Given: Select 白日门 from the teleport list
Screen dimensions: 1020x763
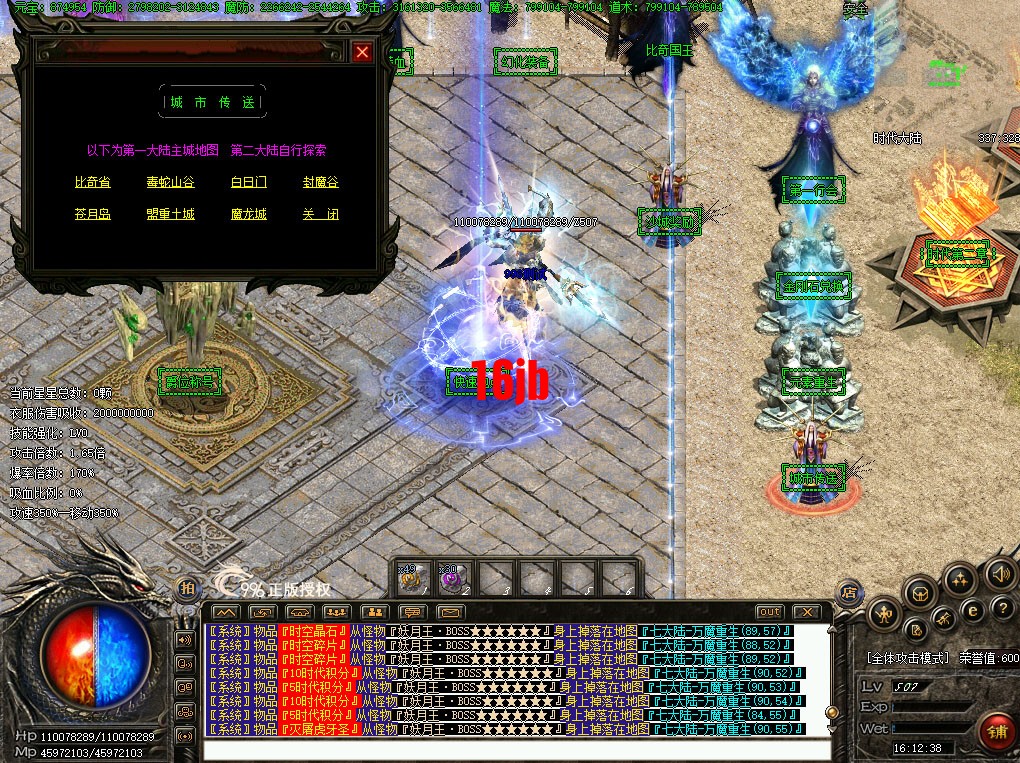Looking at the screenshot, I should tap(248, 183).
